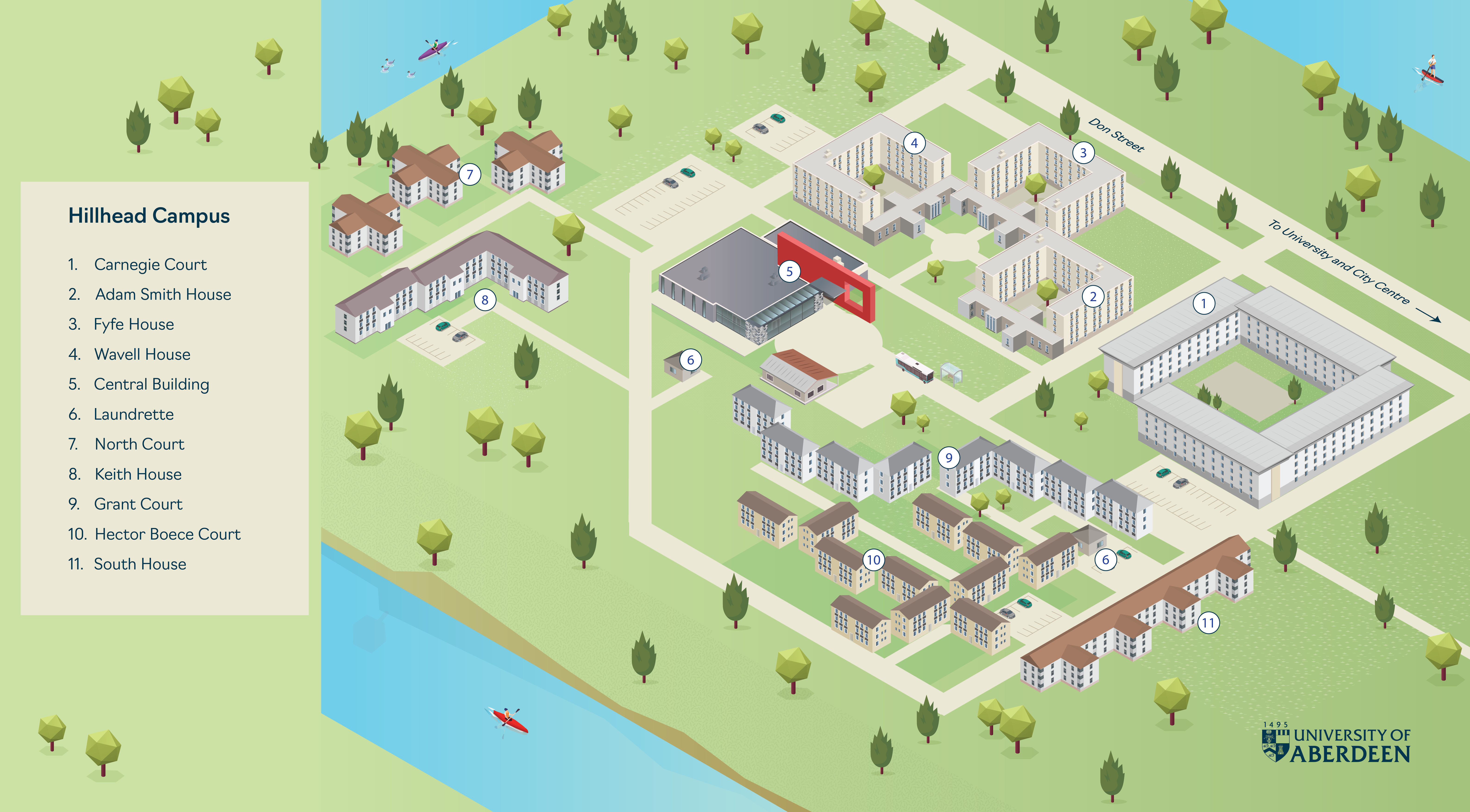The height and width of the screenshot is (812, 1470).
Task: Choose the number 10 map marker
Action: 874,560
